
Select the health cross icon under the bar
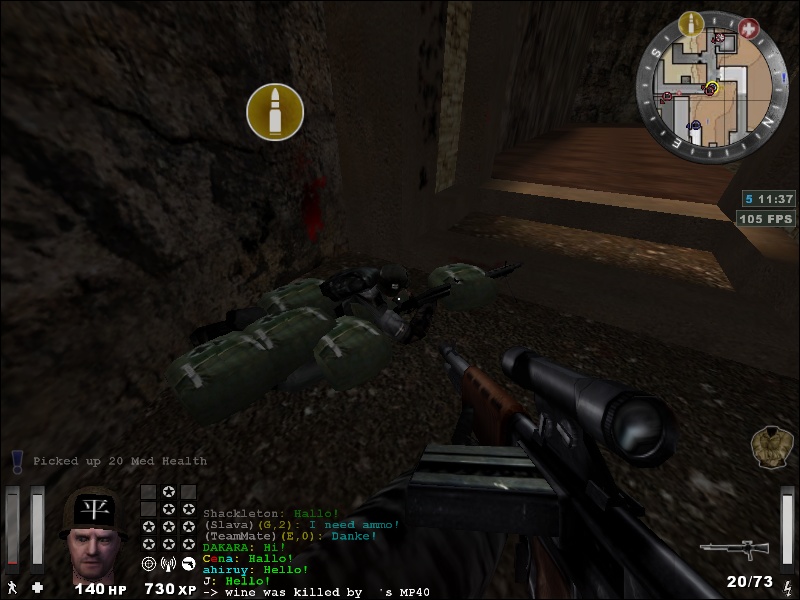pyautogui.click(x=37, y=587)
